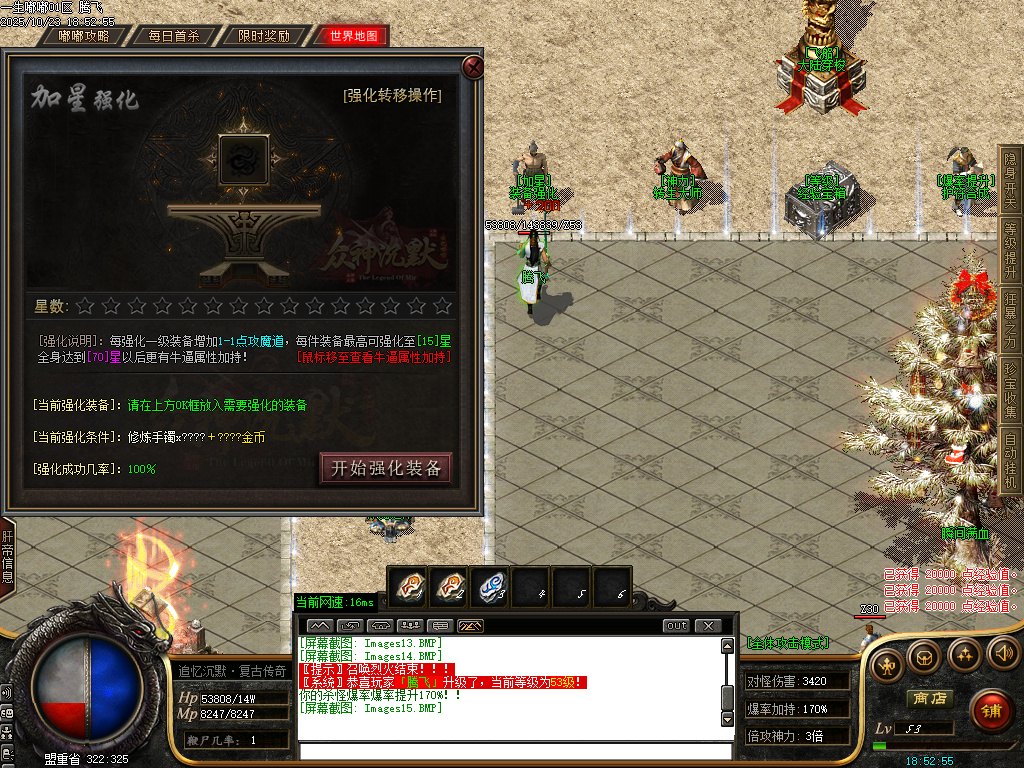Image resolution: width=1024 pixels, height=768 pixels.
Task: Select the equipment slot above the anvil
Action: coord(242,161)
